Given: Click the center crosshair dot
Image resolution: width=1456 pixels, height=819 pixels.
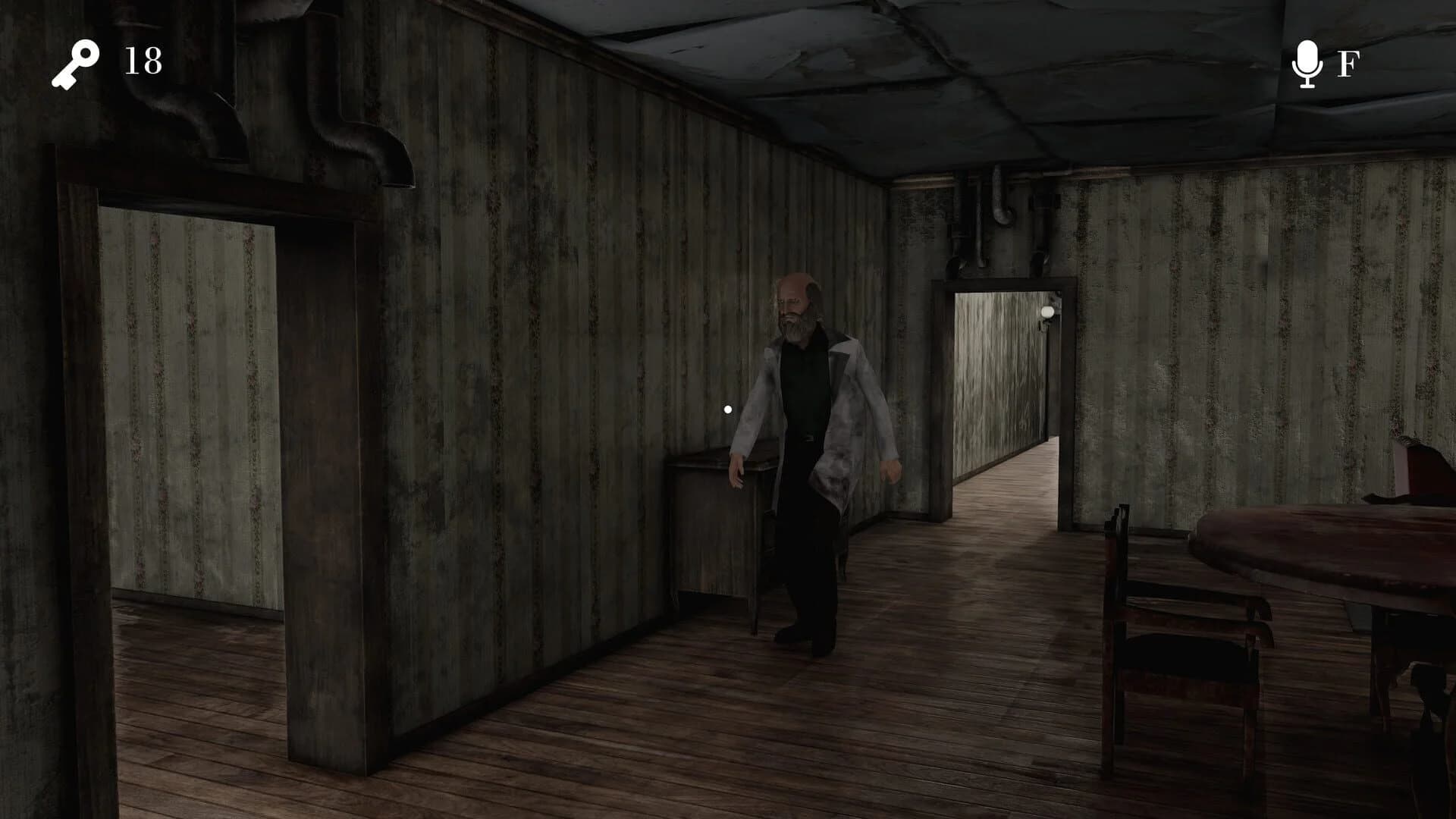Looking at the screenshot, I should (x=728, y=408).
